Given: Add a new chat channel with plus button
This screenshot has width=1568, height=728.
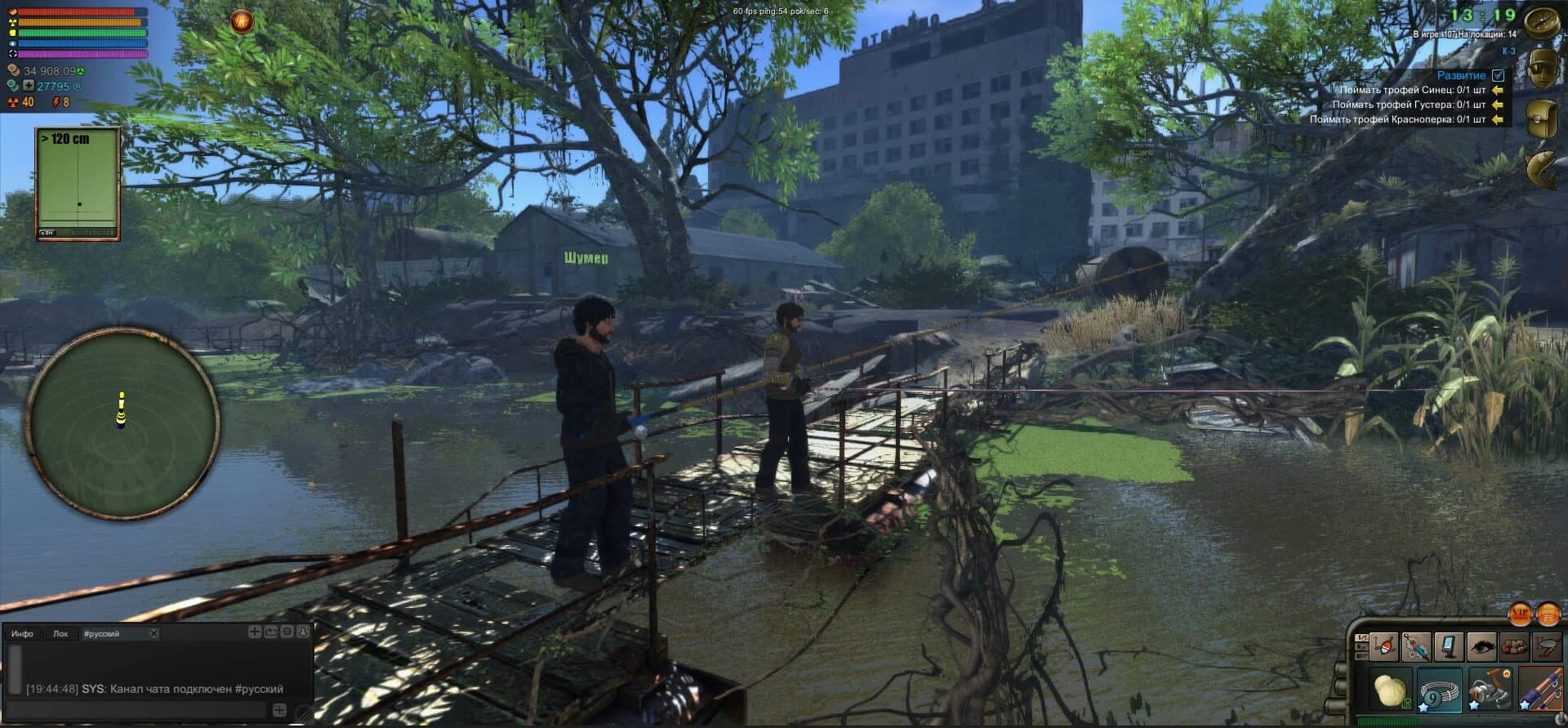Looking at the screenshot, I should tap(254, 632).
